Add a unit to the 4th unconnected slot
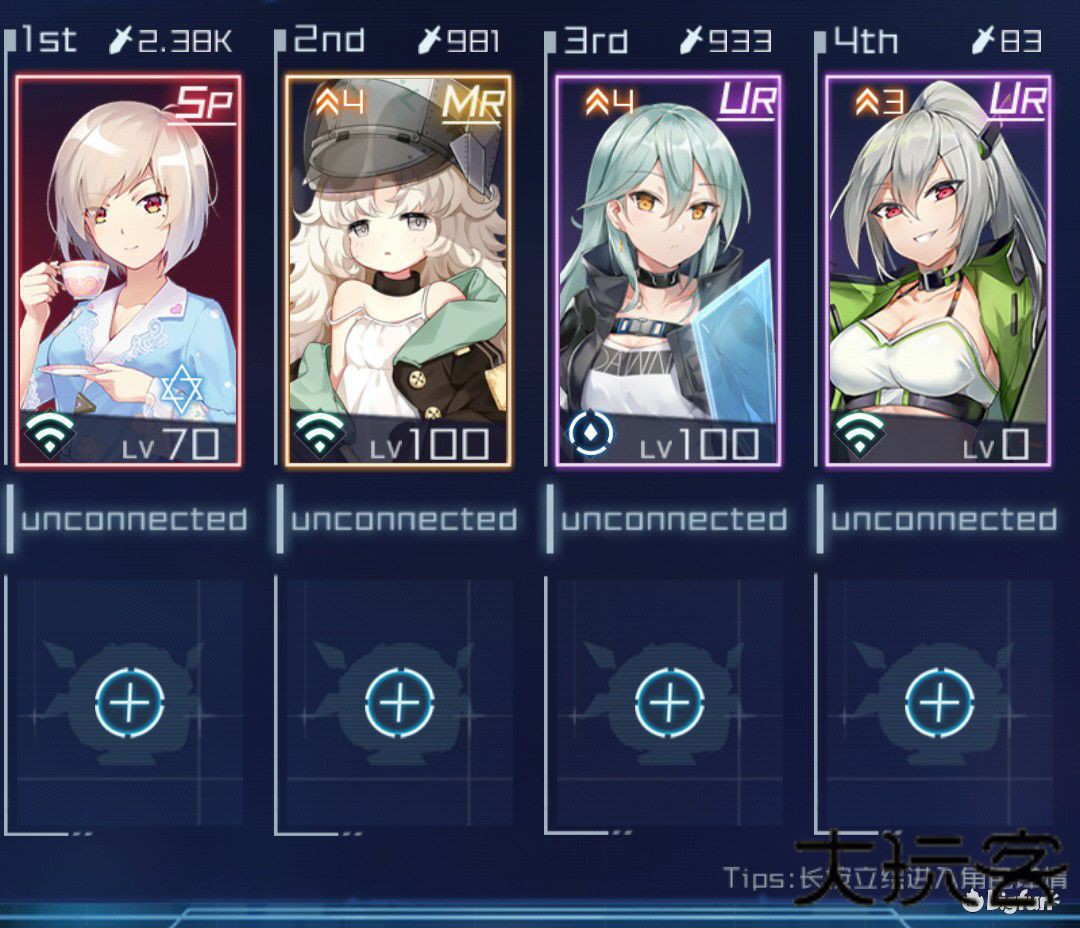 939,702
